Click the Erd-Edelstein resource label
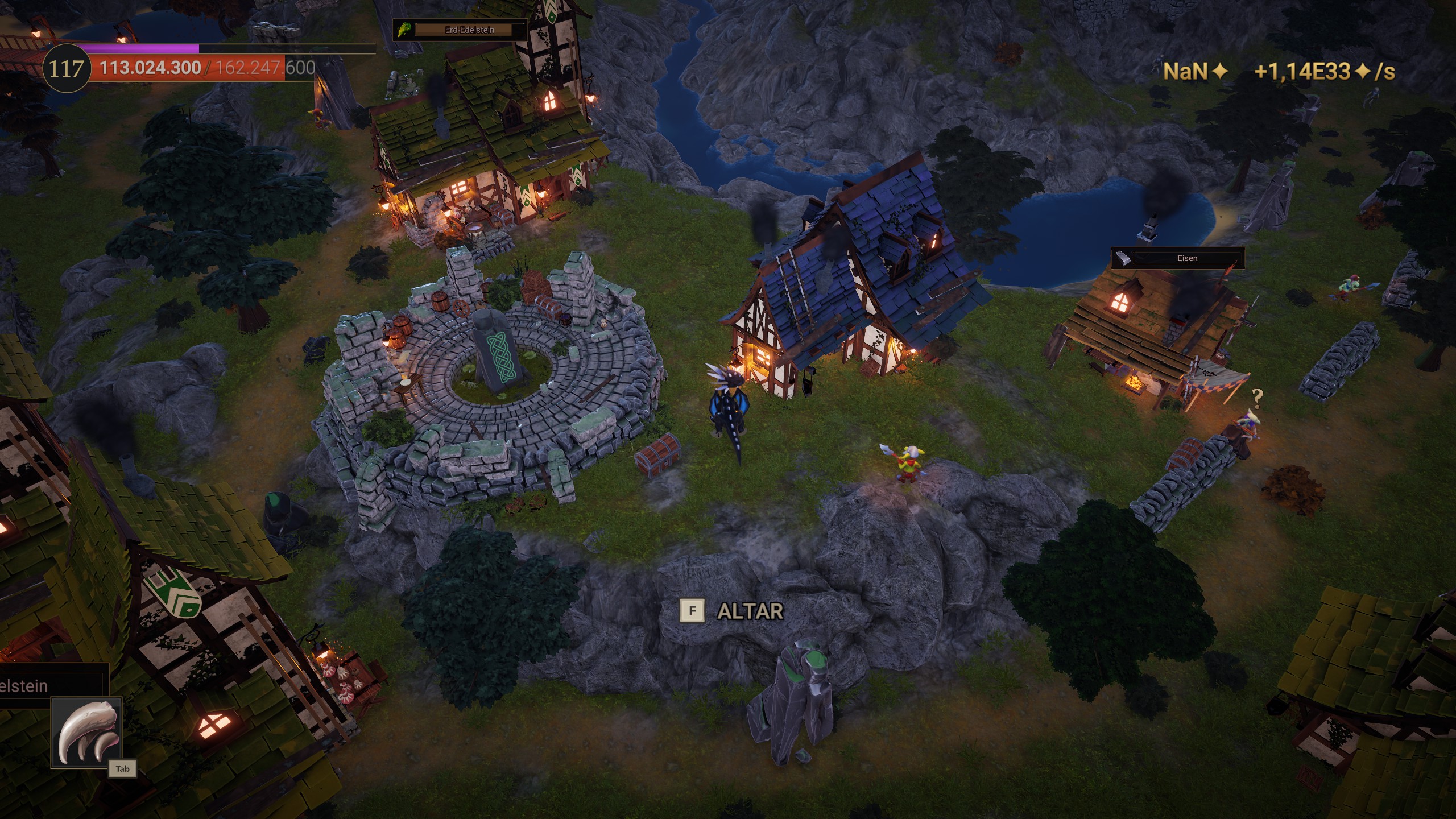1456x819 pixels. click(x=469, y=30)
